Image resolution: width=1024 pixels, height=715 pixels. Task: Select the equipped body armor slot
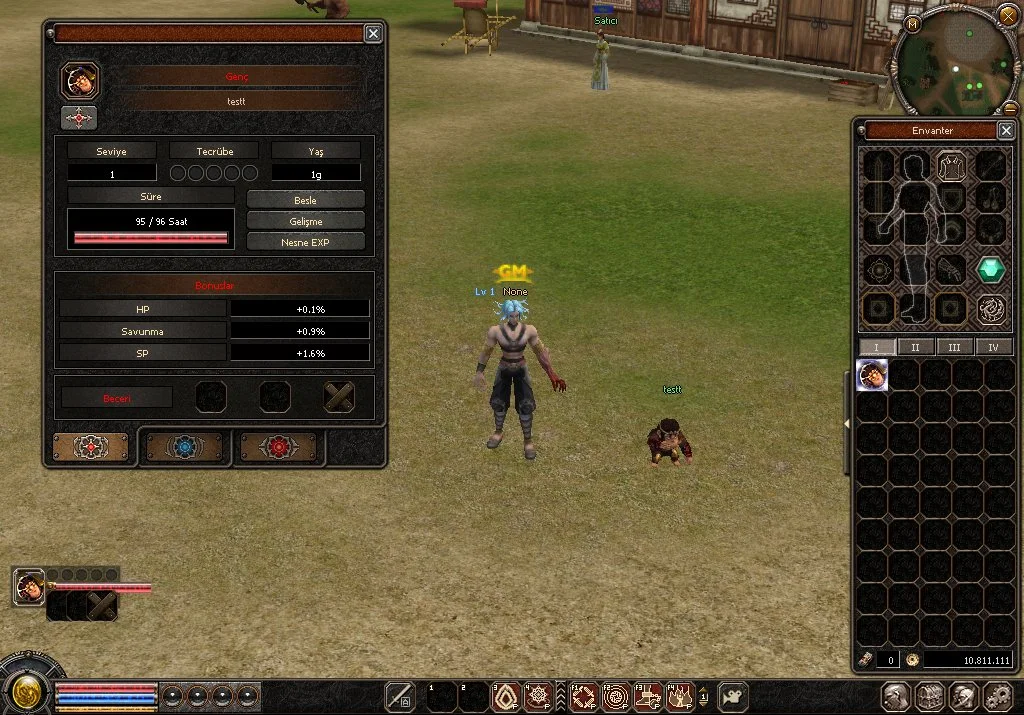[x=951, y=166]
